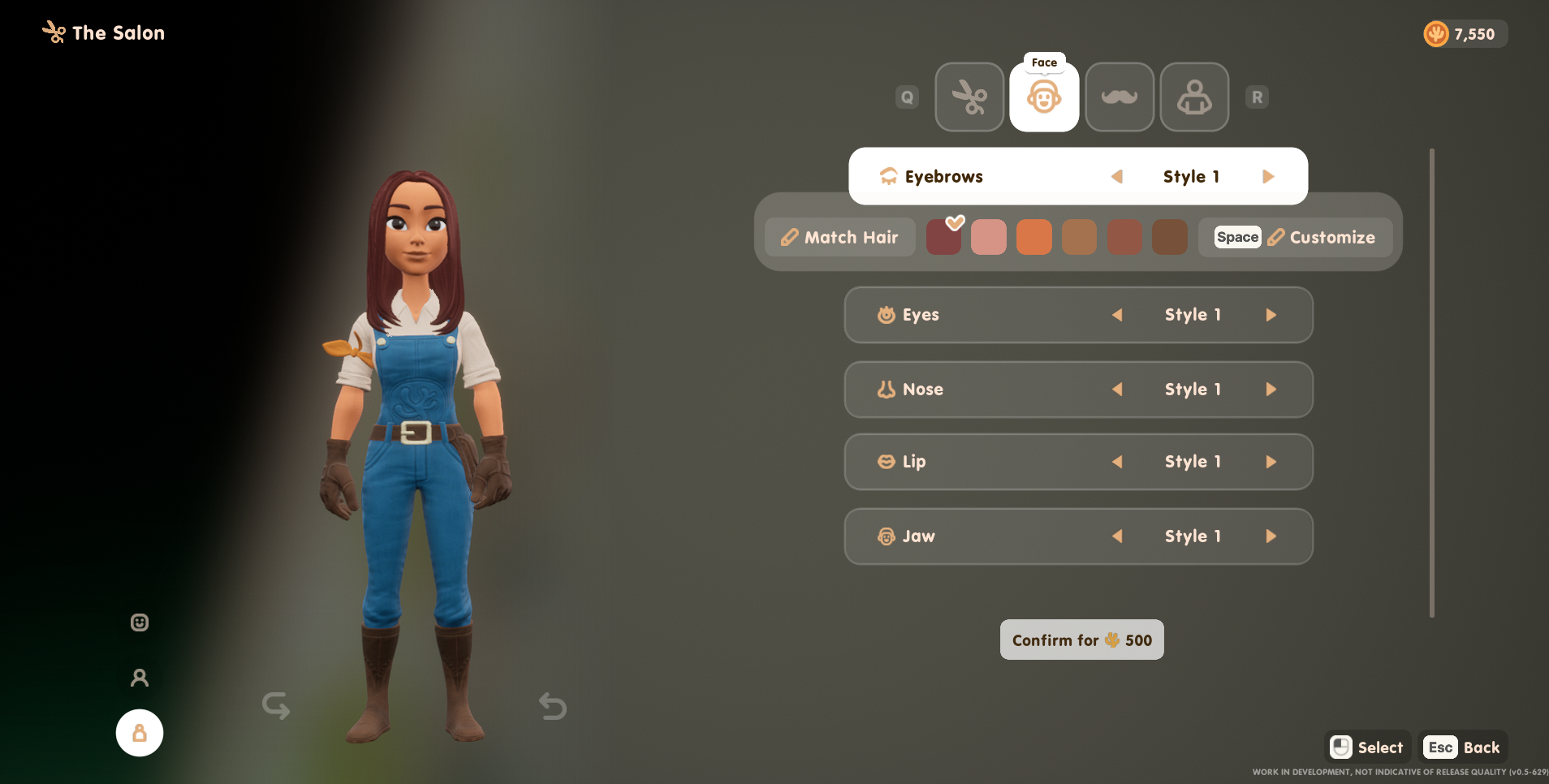Choose the full body view button
This screenshot has width=1549, height=784.
pyautogui.click(x=140, y=733)
